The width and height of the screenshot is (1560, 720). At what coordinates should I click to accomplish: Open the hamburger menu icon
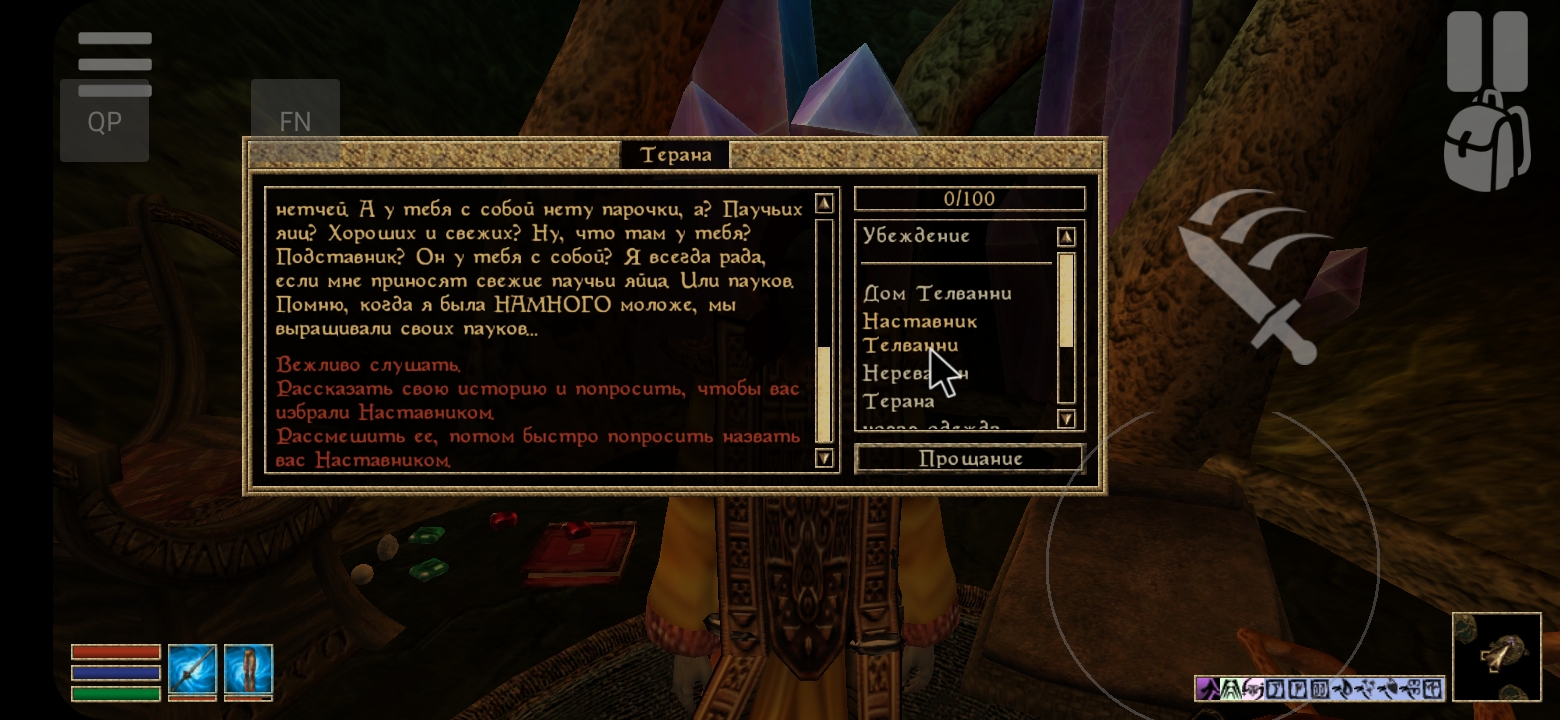click(115, 64)
